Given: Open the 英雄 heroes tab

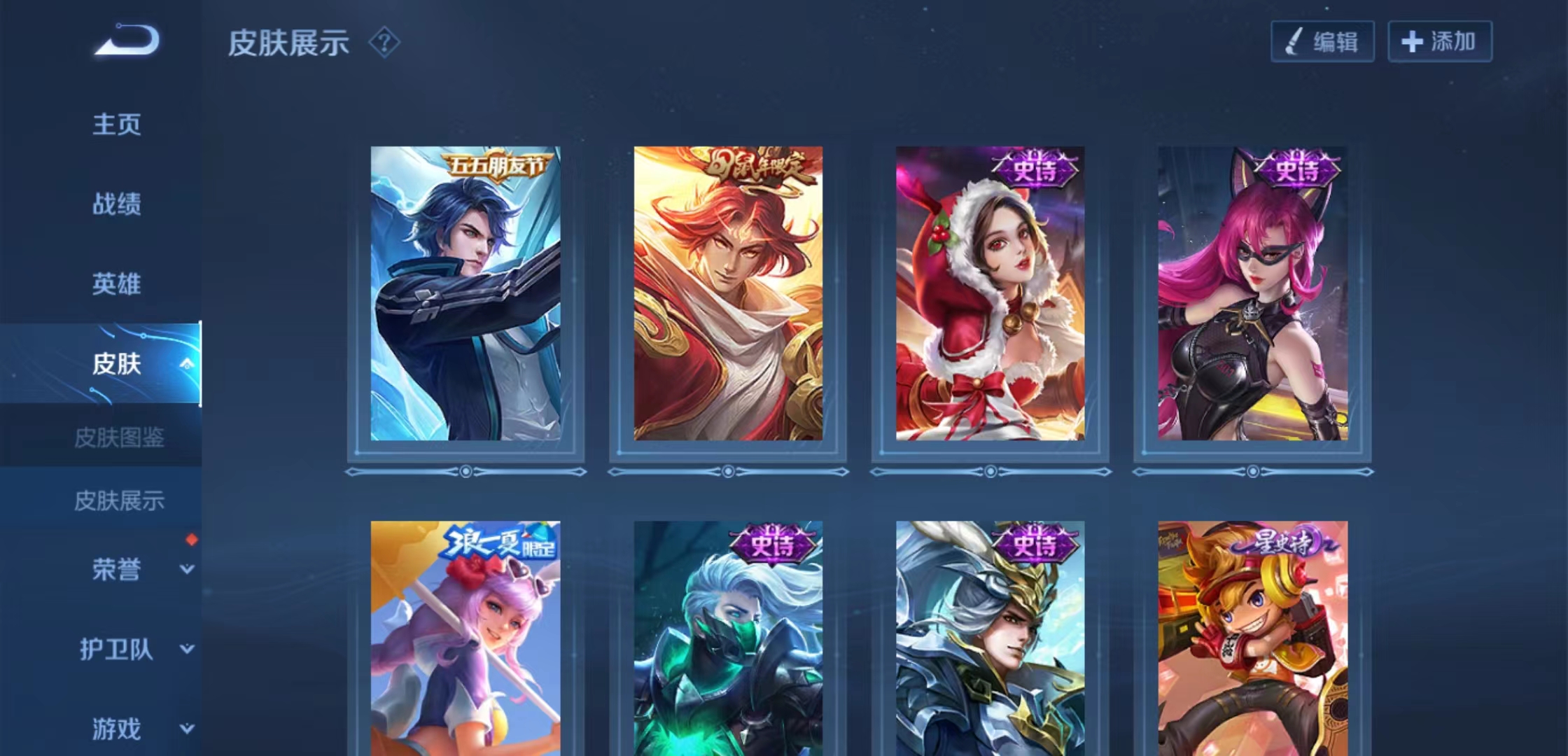Looking at the screenshot, I should point(117,284).
